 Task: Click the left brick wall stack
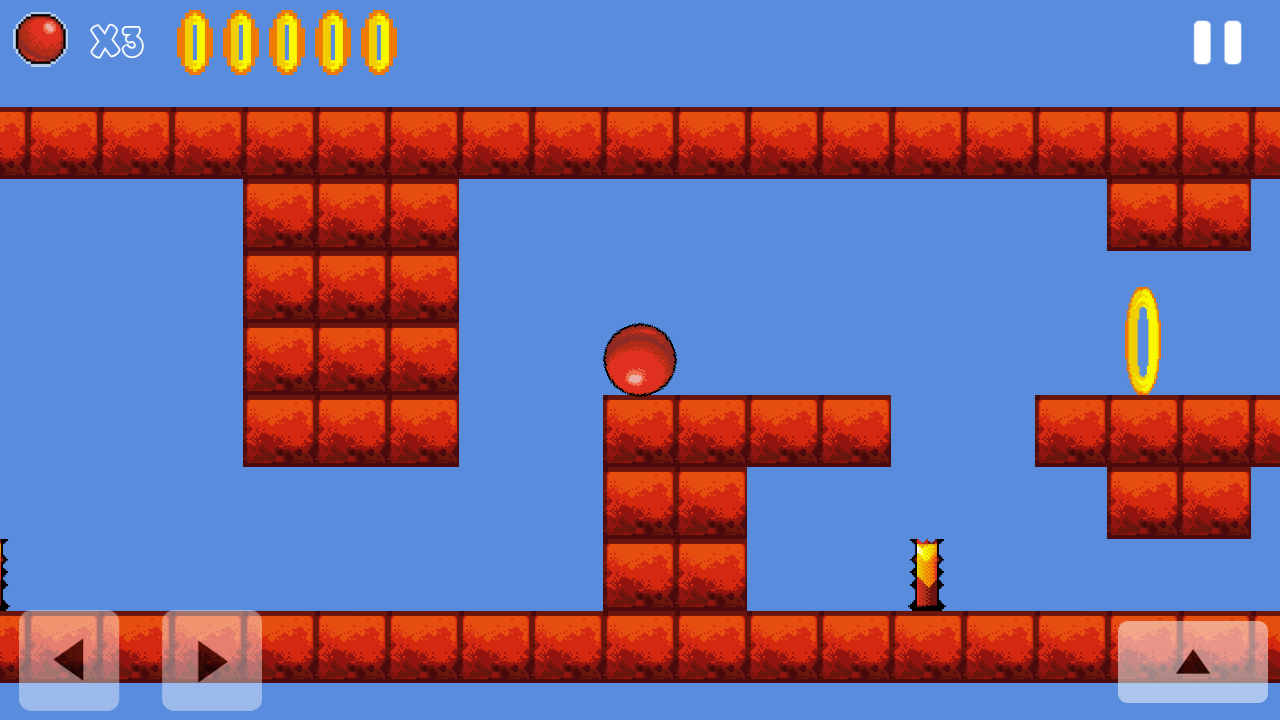(350, 320)
